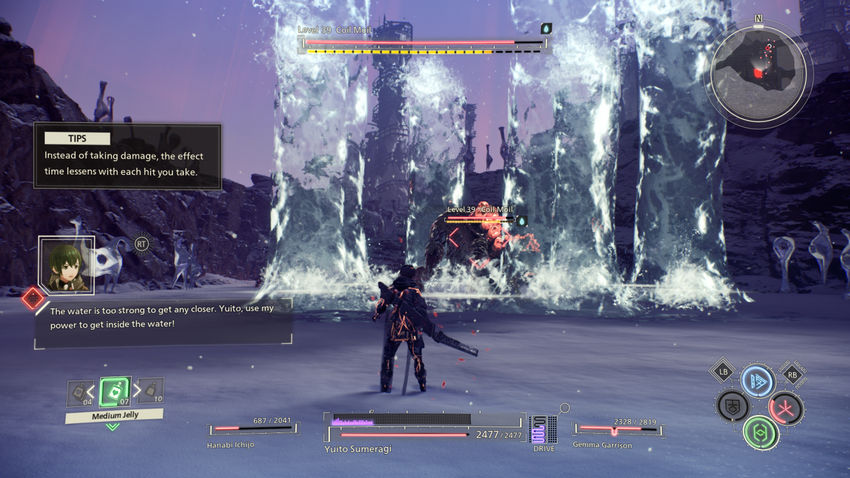Cycle items with the left arrow
850x478 pixels.
click(x=95, y=391)
